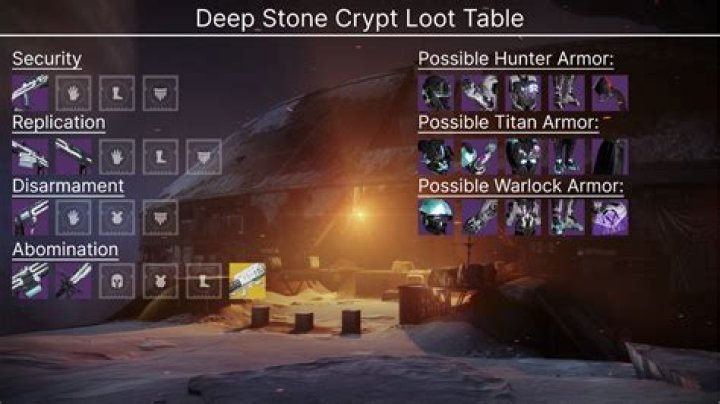Choose the Titan helmet icon

pyautogui.click(x=435, y=155)
